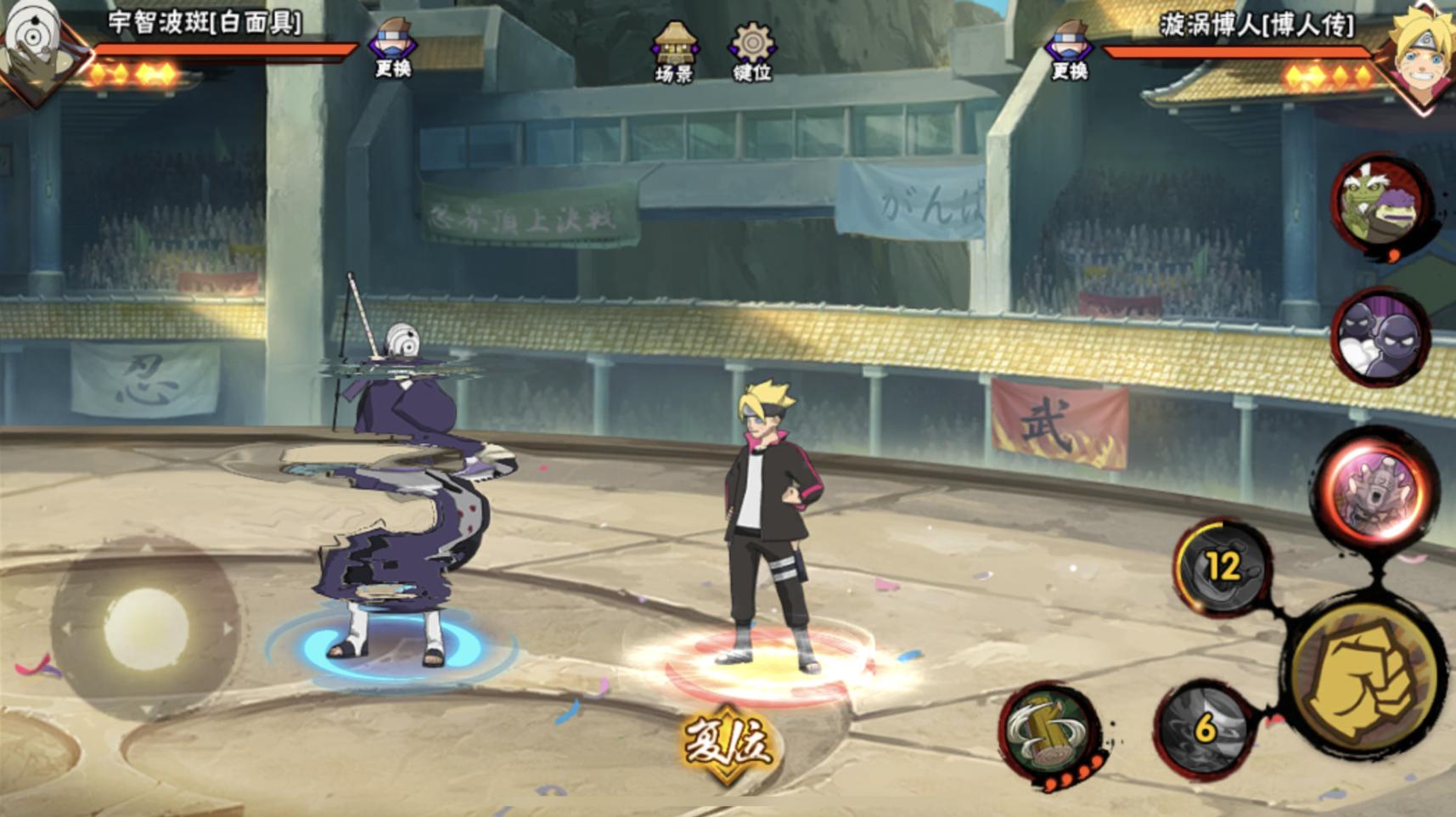The image size is (1456, 817).
Task: Use the wooden log substitution skill
Action: [x=1050, y=730]
